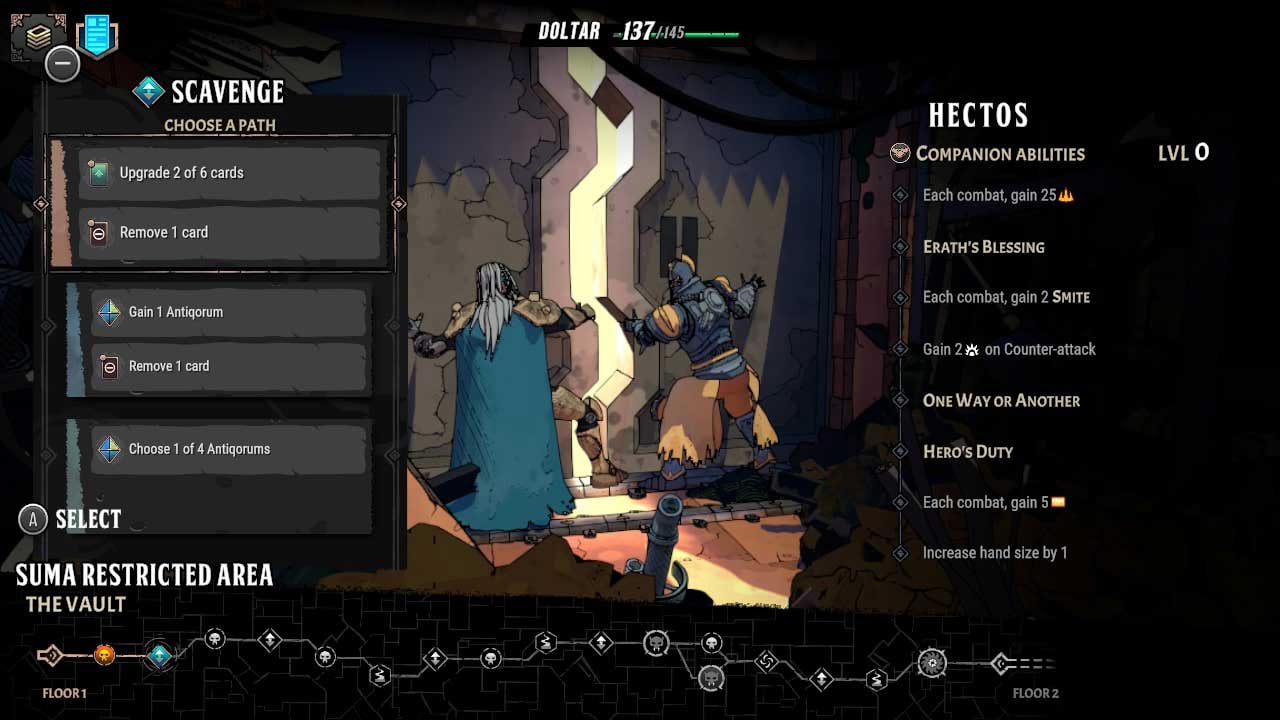Collapse the panel with the minus circle button
1280x720 pixels.
pos(62,63)
